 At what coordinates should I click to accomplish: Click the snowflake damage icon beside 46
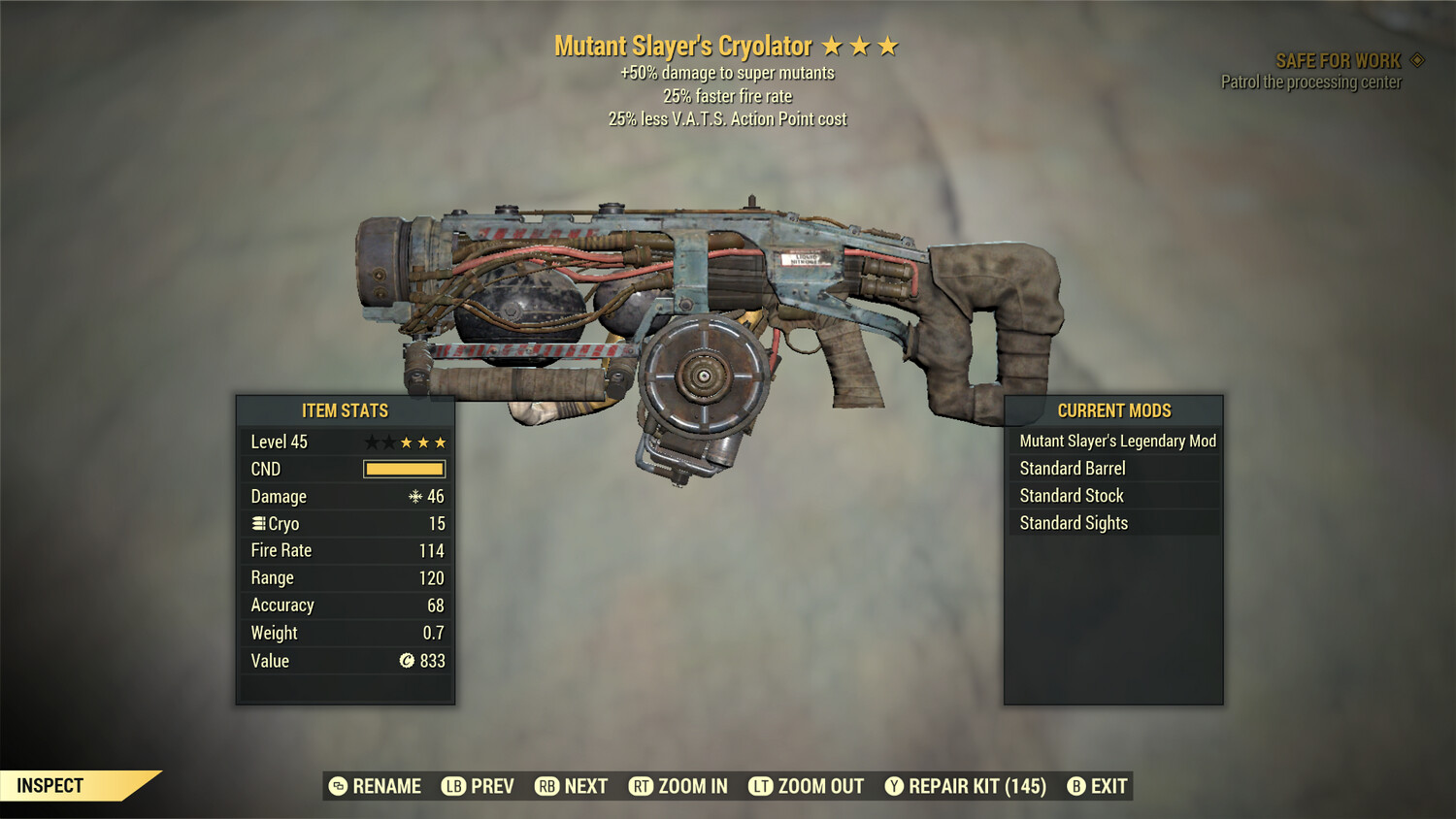click(x=414, y=496)
